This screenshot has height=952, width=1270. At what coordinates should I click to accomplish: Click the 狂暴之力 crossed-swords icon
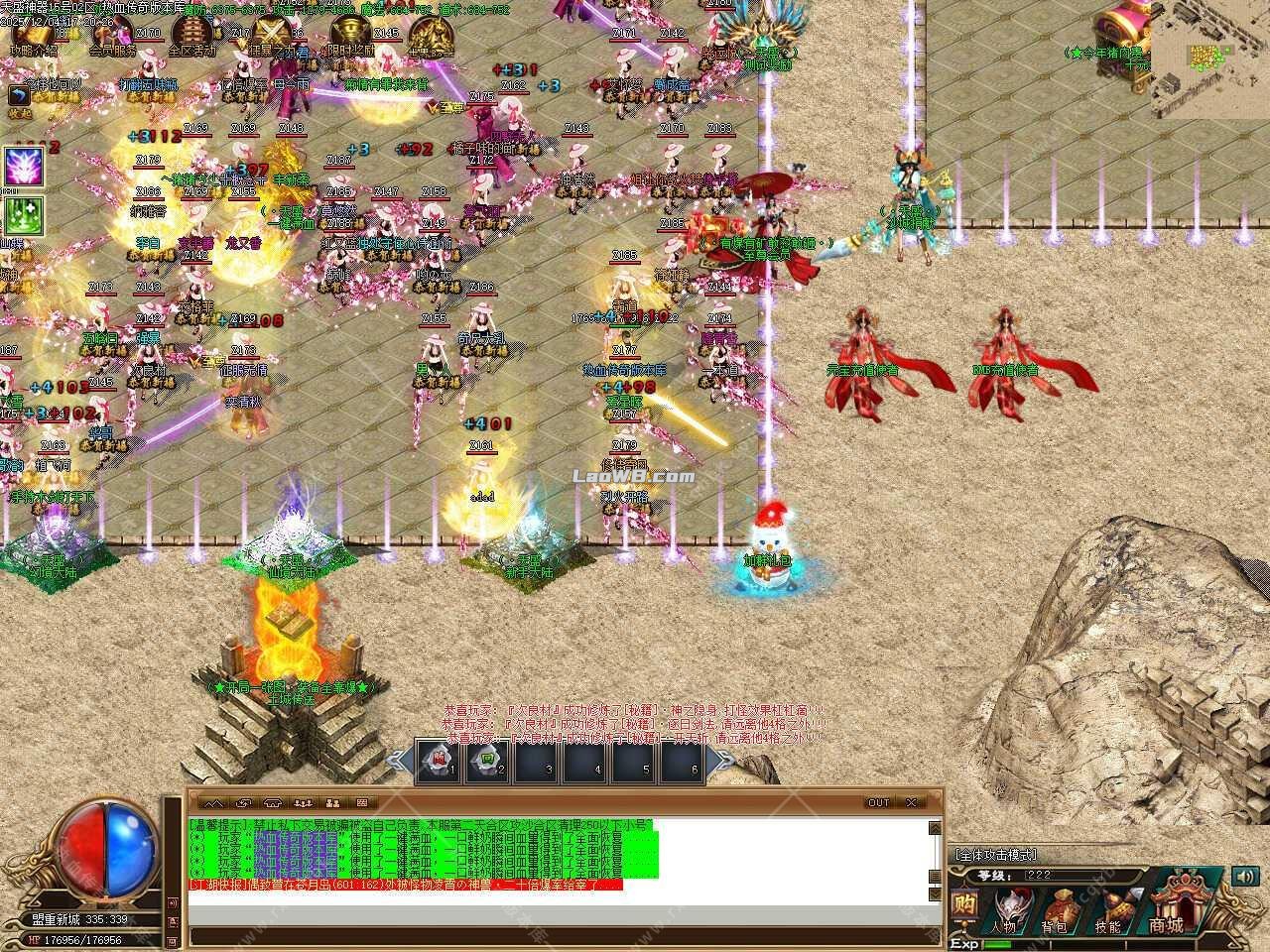[x=272, y=30]
